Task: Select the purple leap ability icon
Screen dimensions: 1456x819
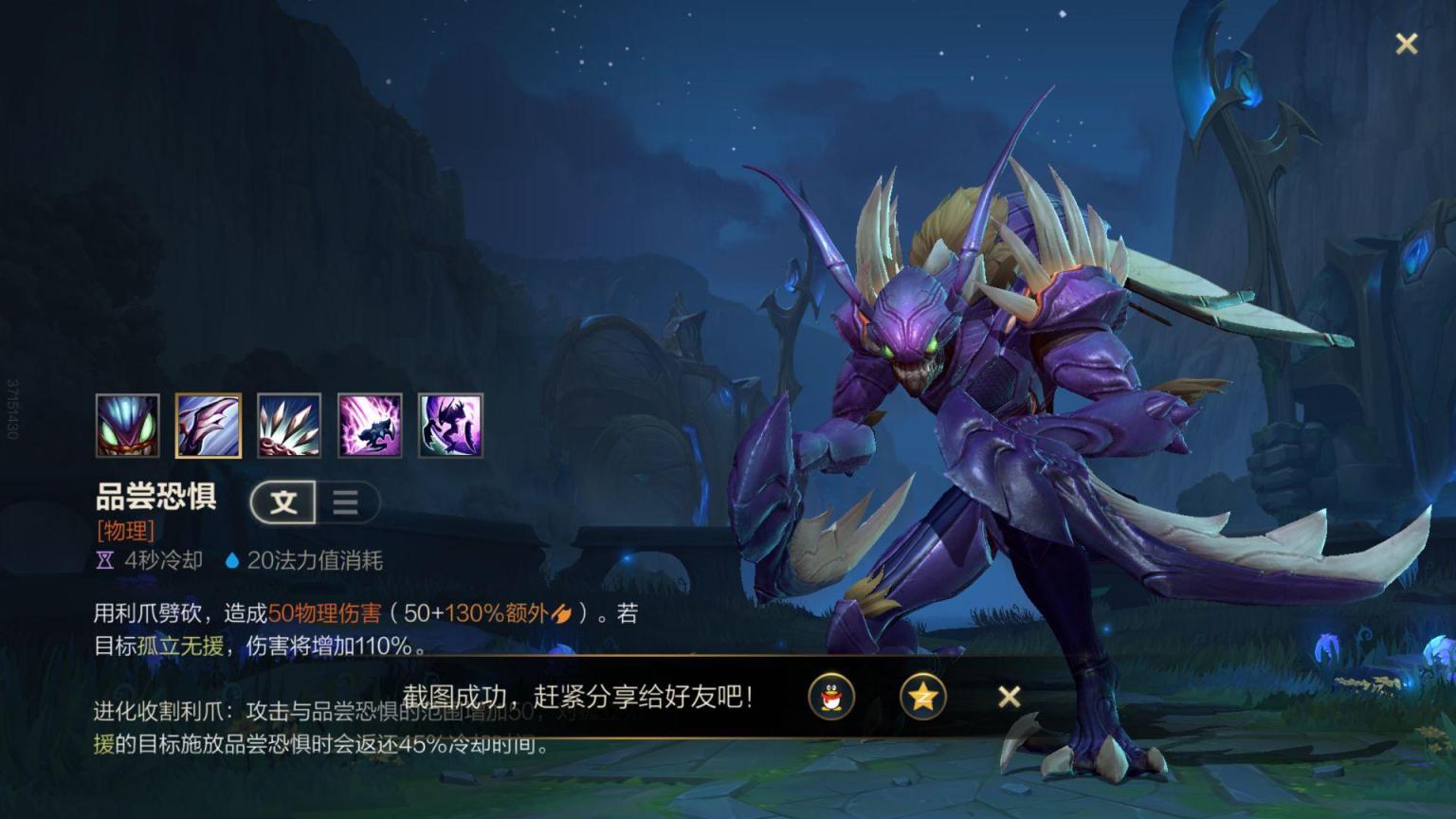Action: point(370,426)
